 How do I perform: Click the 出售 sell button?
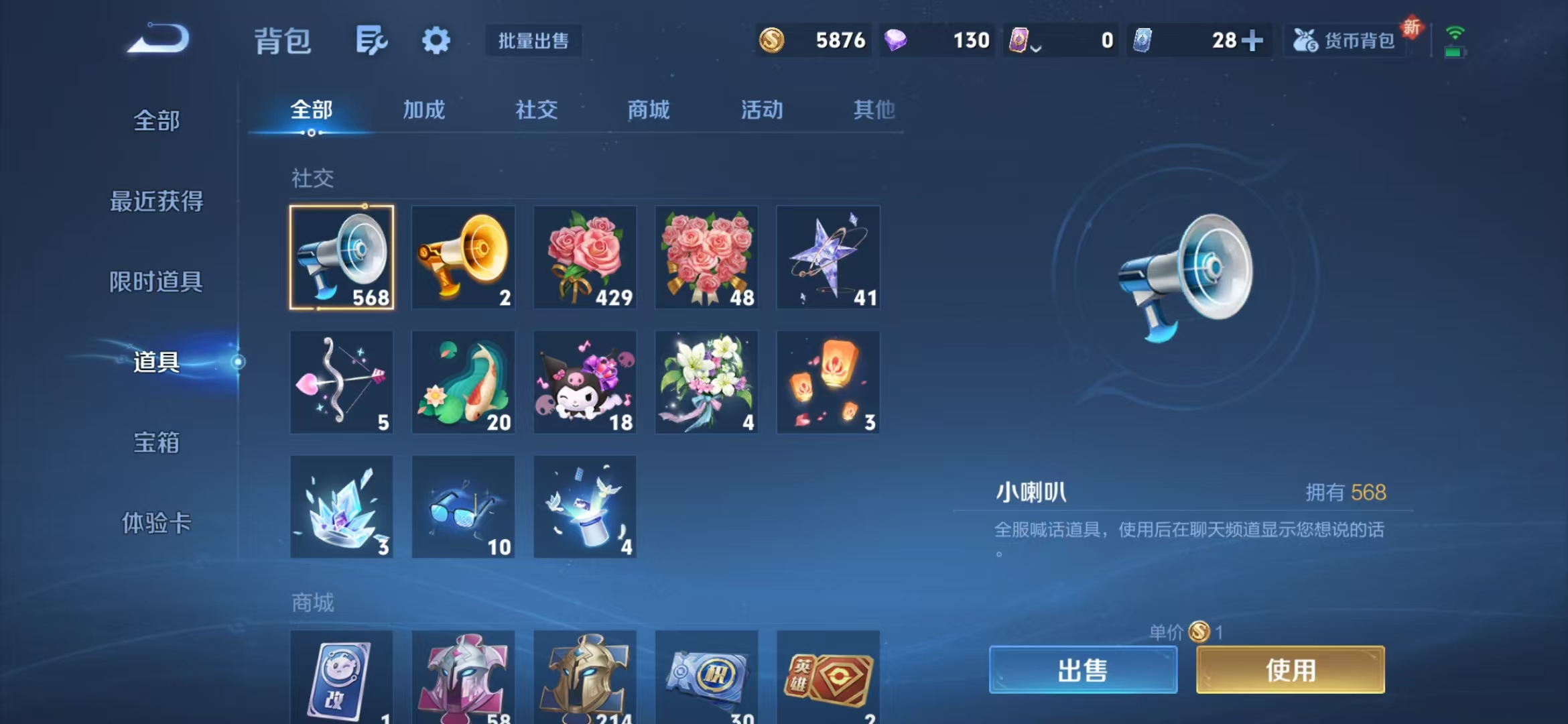[1084, 670]
